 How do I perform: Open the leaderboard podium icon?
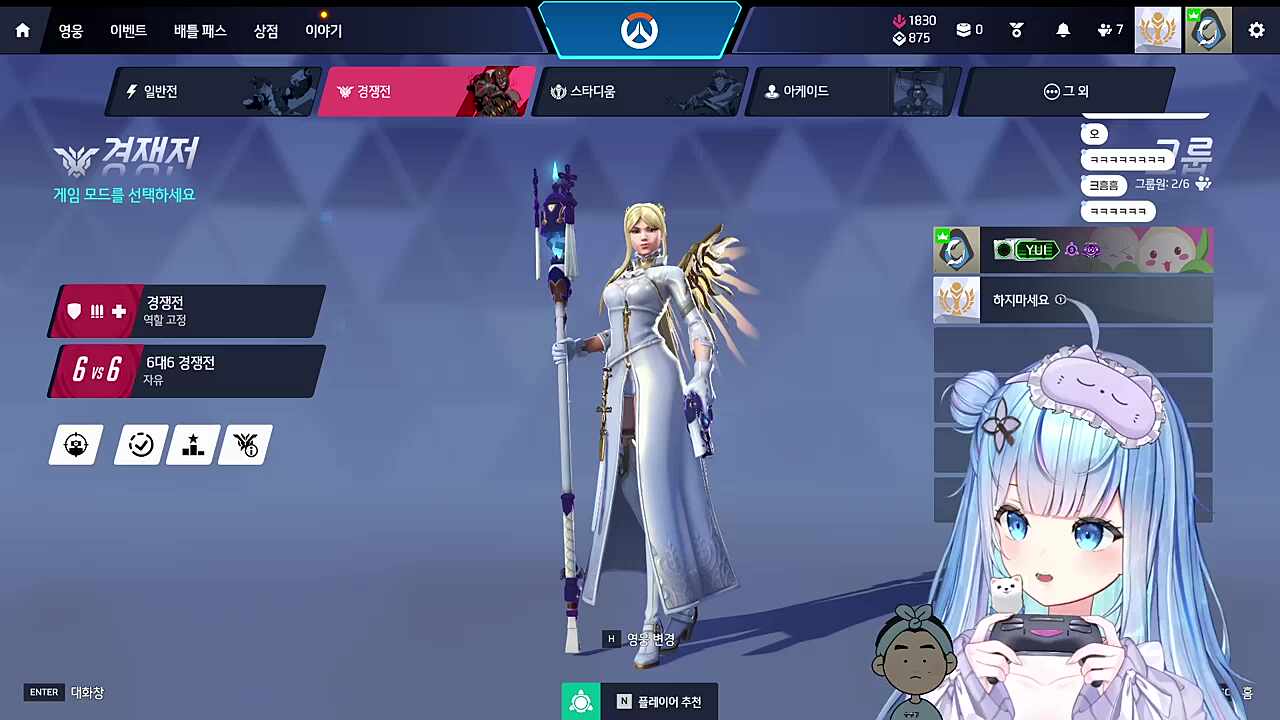[192, 444]
